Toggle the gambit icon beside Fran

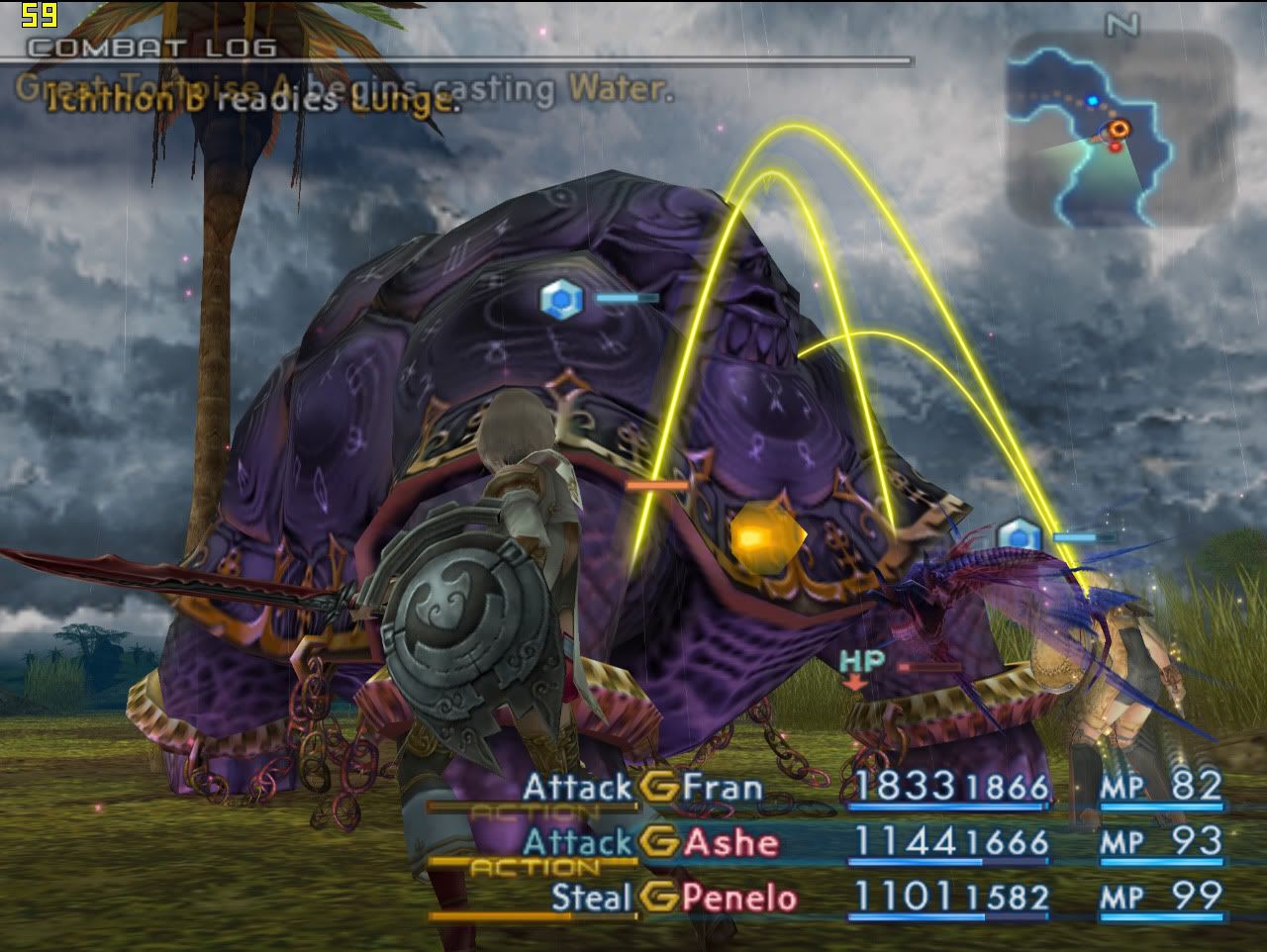pyautogui.click(x=659, y=788)
